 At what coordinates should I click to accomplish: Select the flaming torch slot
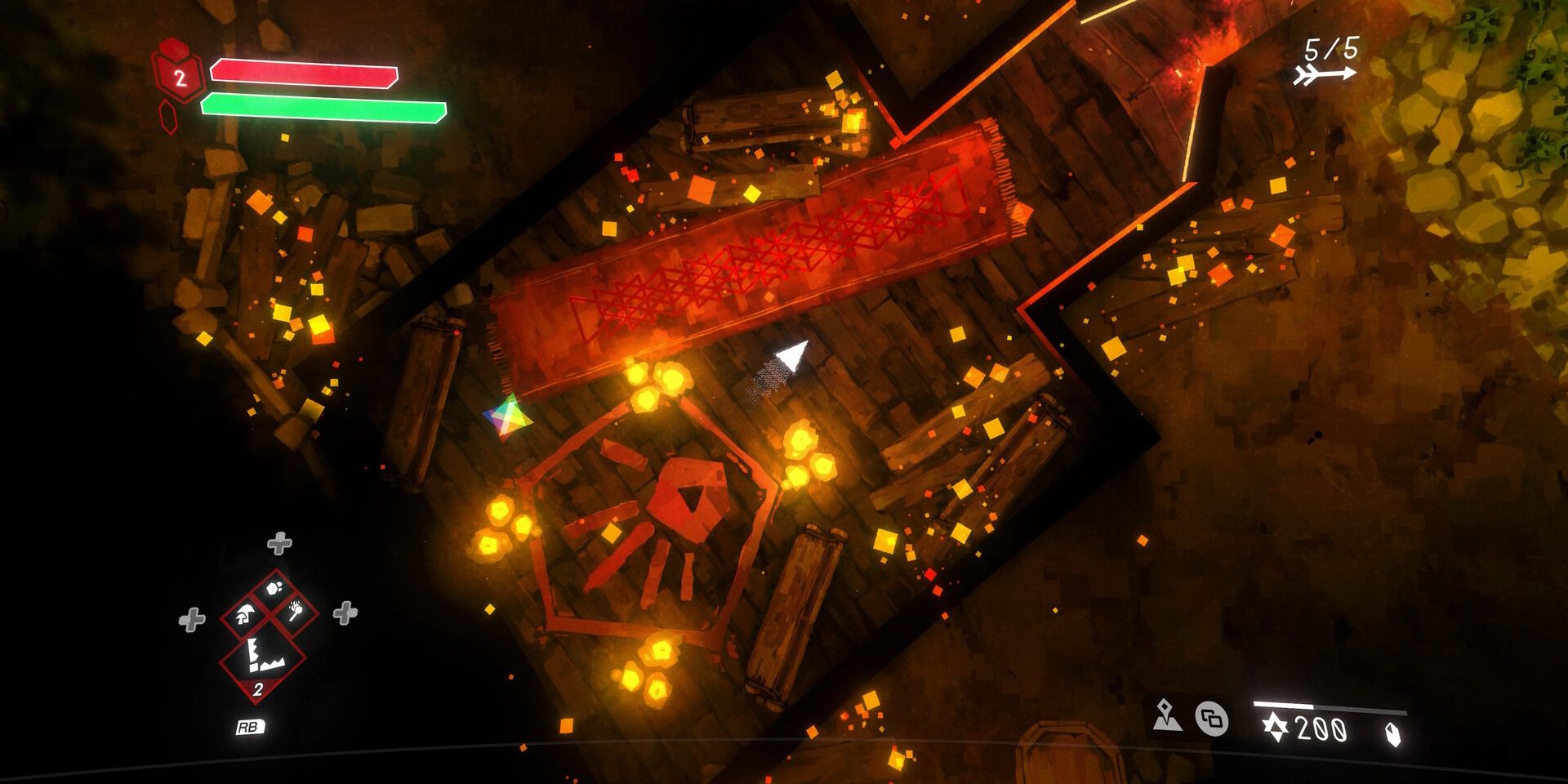pyautogui.click(x=297, y=612)
